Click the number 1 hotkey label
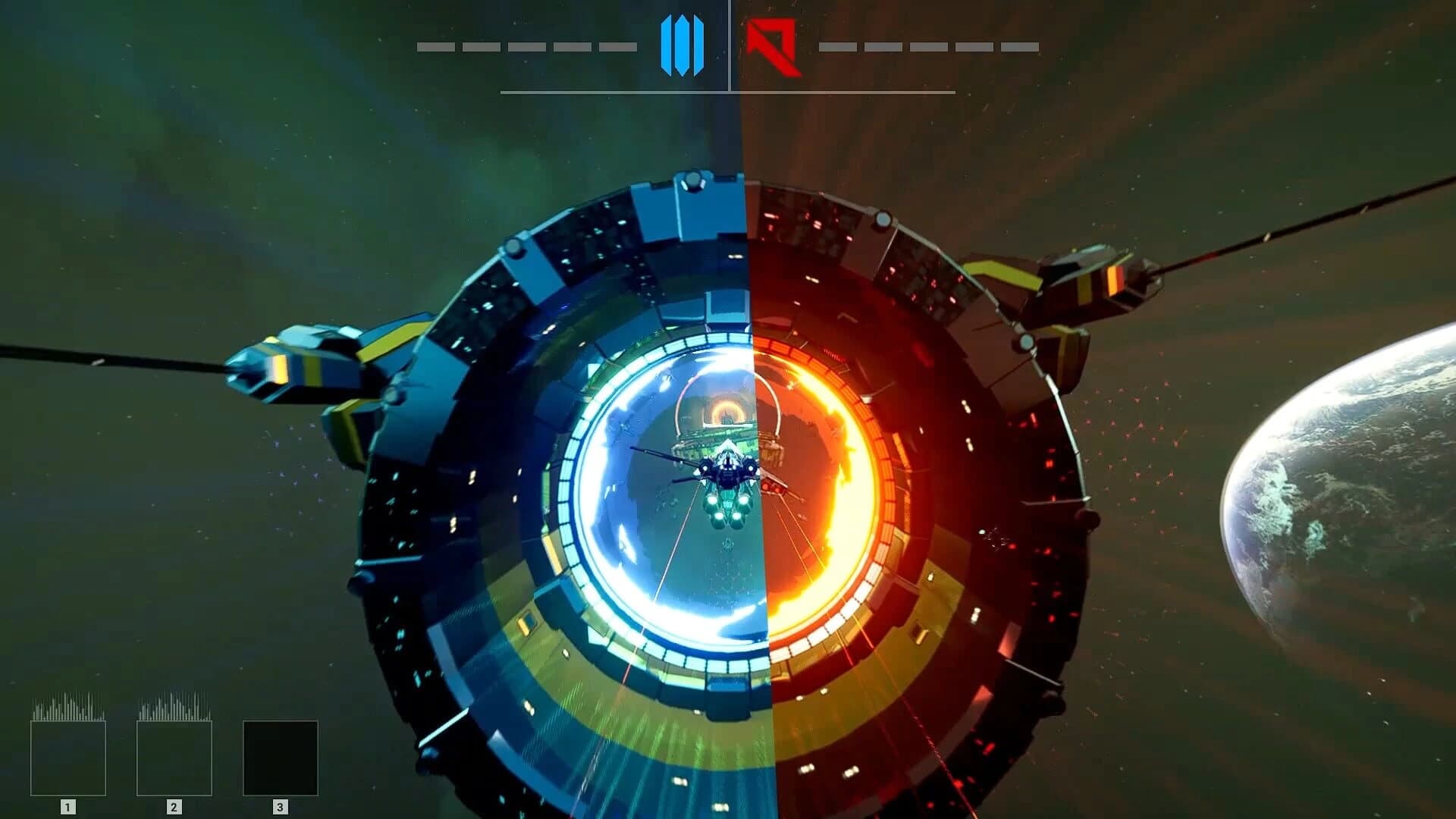Screen dimensions: 1456x819 tap(67, 806)
